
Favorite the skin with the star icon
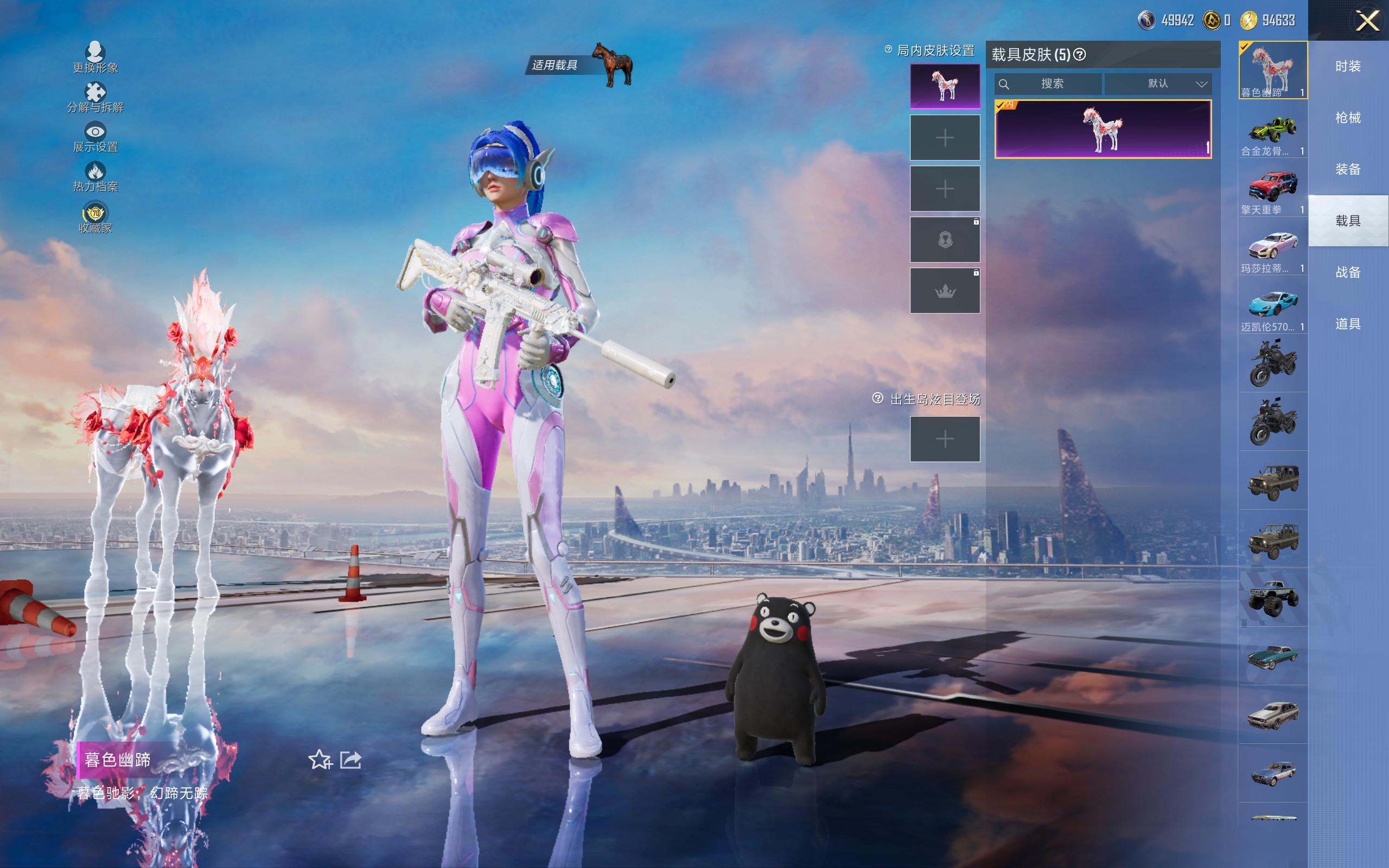pos(320,759)
